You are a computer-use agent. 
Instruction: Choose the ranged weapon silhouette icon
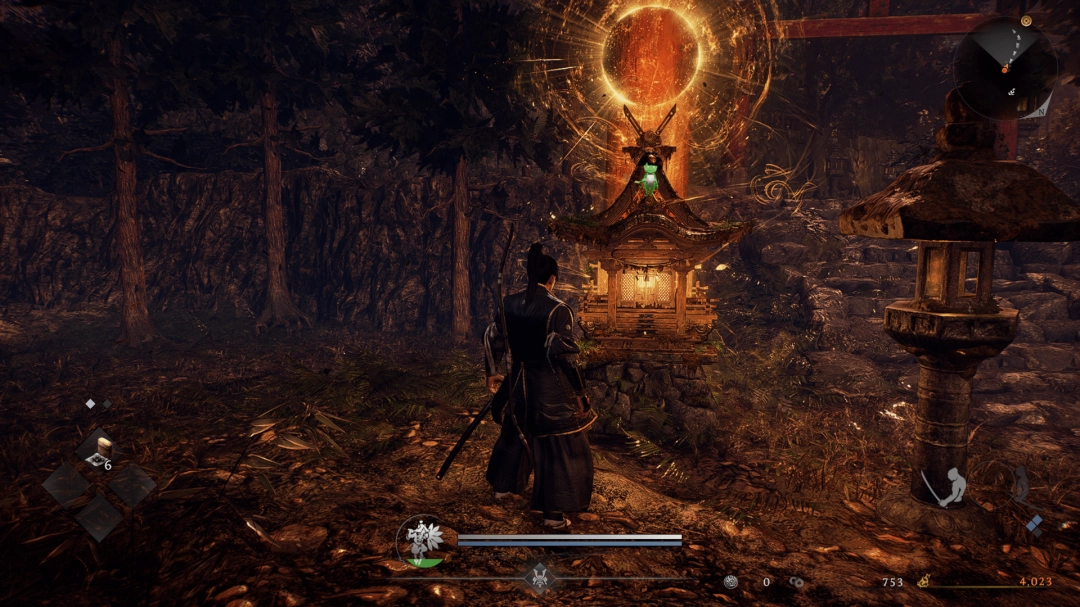coord(1018,484)
